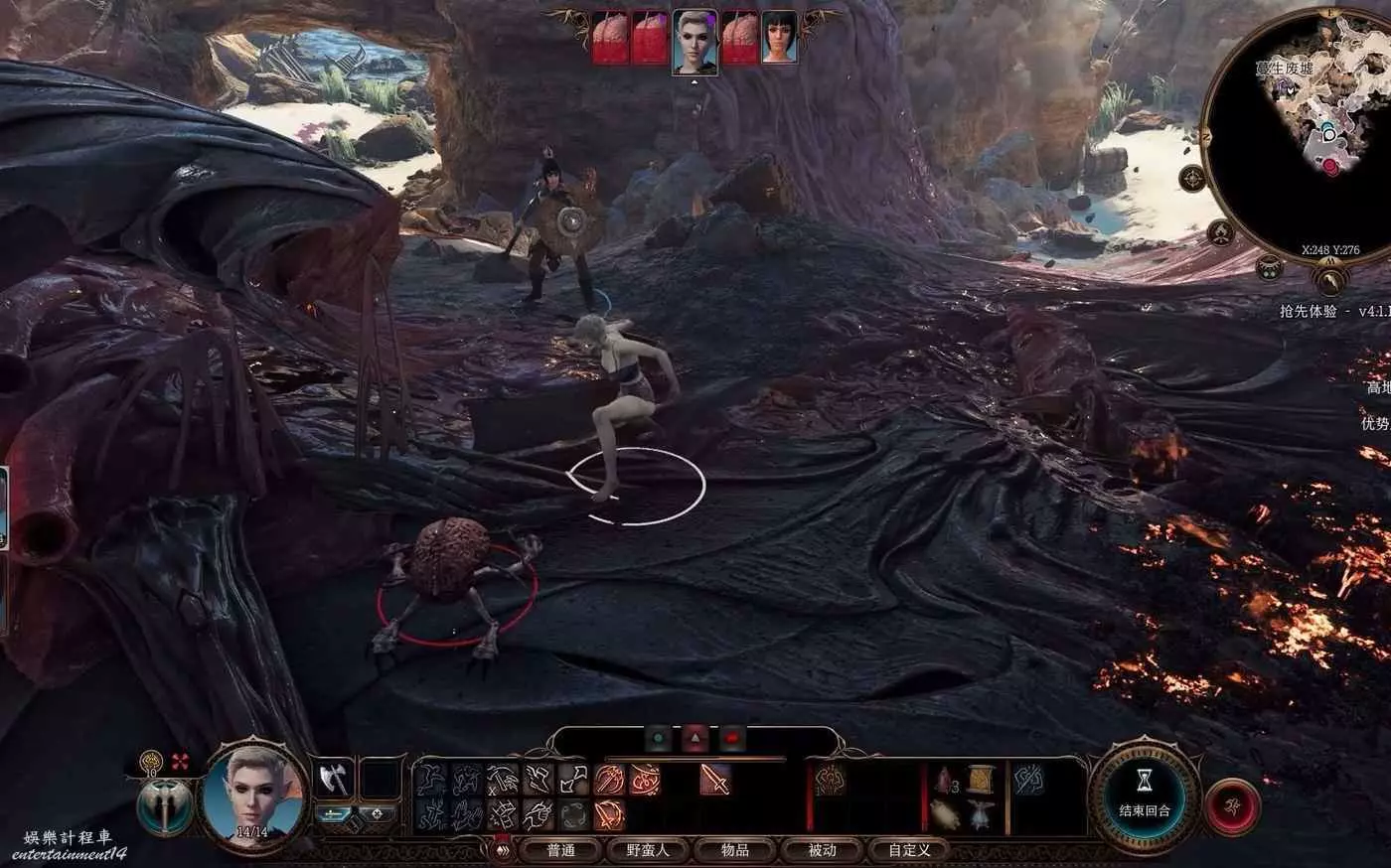Click the first brain enemy turn portrait
Screen dimensions: 1391x868
[x=610, y=39]
